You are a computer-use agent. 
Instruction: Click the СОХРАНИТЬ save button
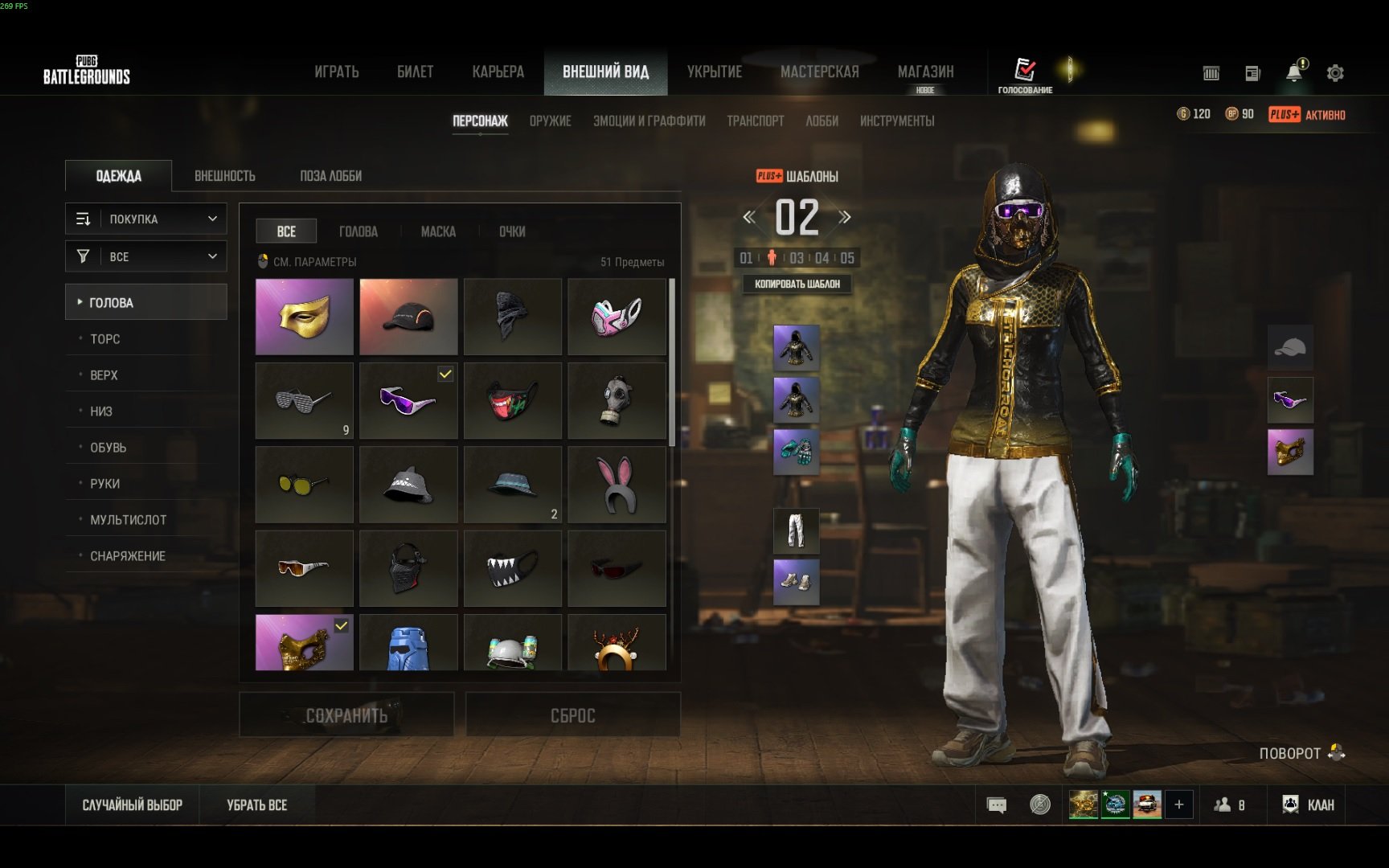pyautogui.click(x=346, y=715)
